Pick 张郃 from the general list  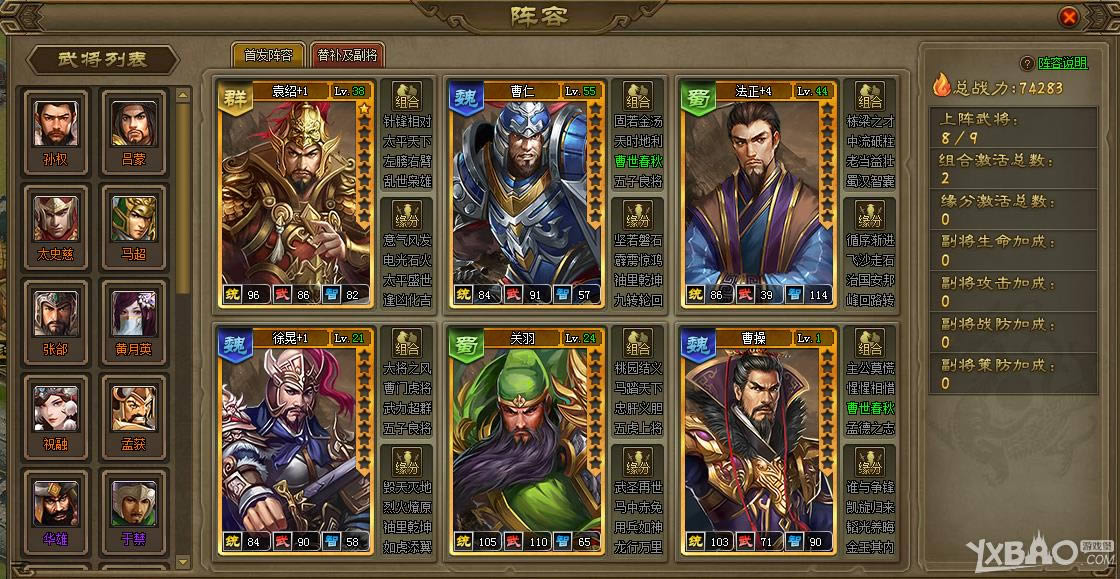pos(56,319)
